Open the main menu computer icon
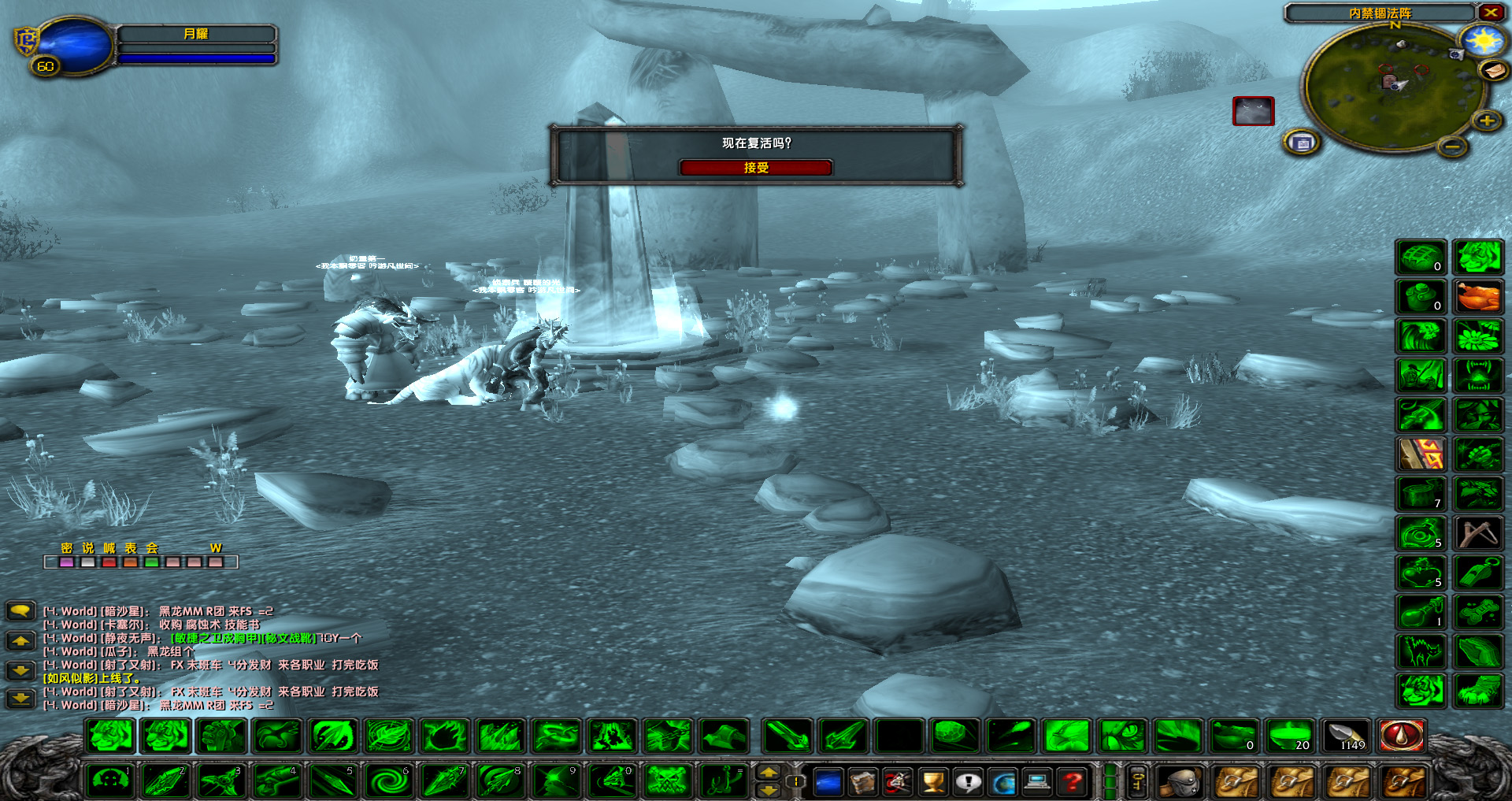 click(1036, 782)
